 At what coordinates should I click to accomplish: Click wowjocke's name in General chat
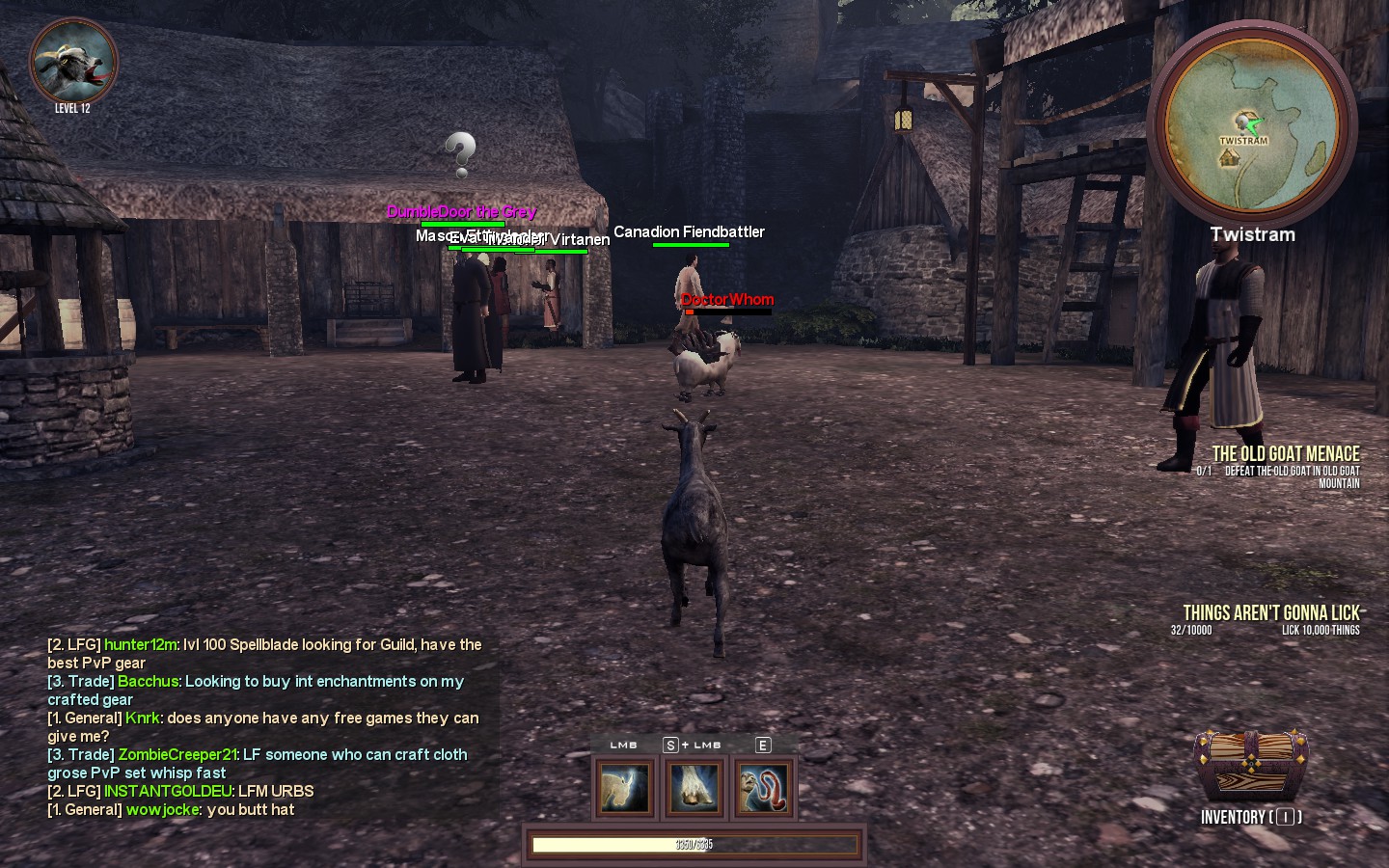click(162, 809)
